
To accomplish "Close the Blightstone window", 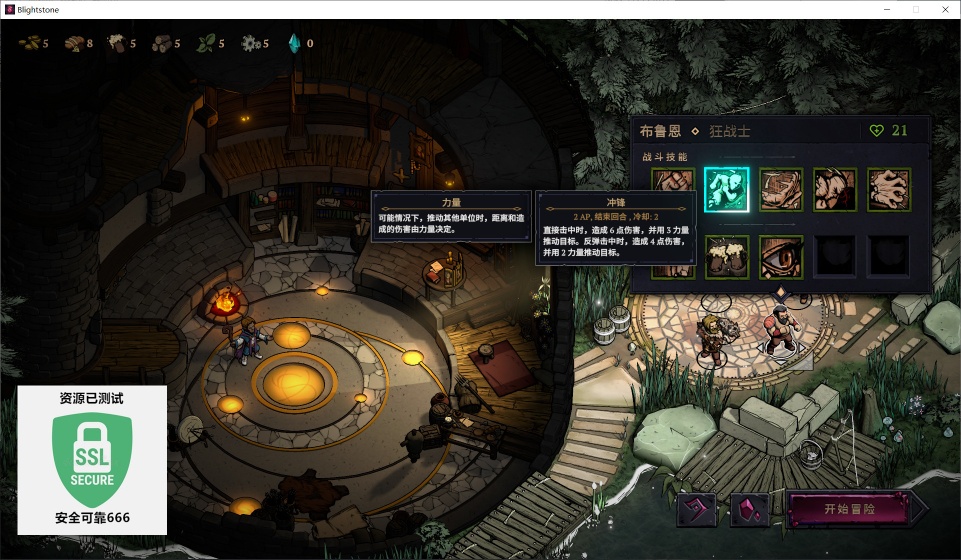I will click(x=943, y=9).
